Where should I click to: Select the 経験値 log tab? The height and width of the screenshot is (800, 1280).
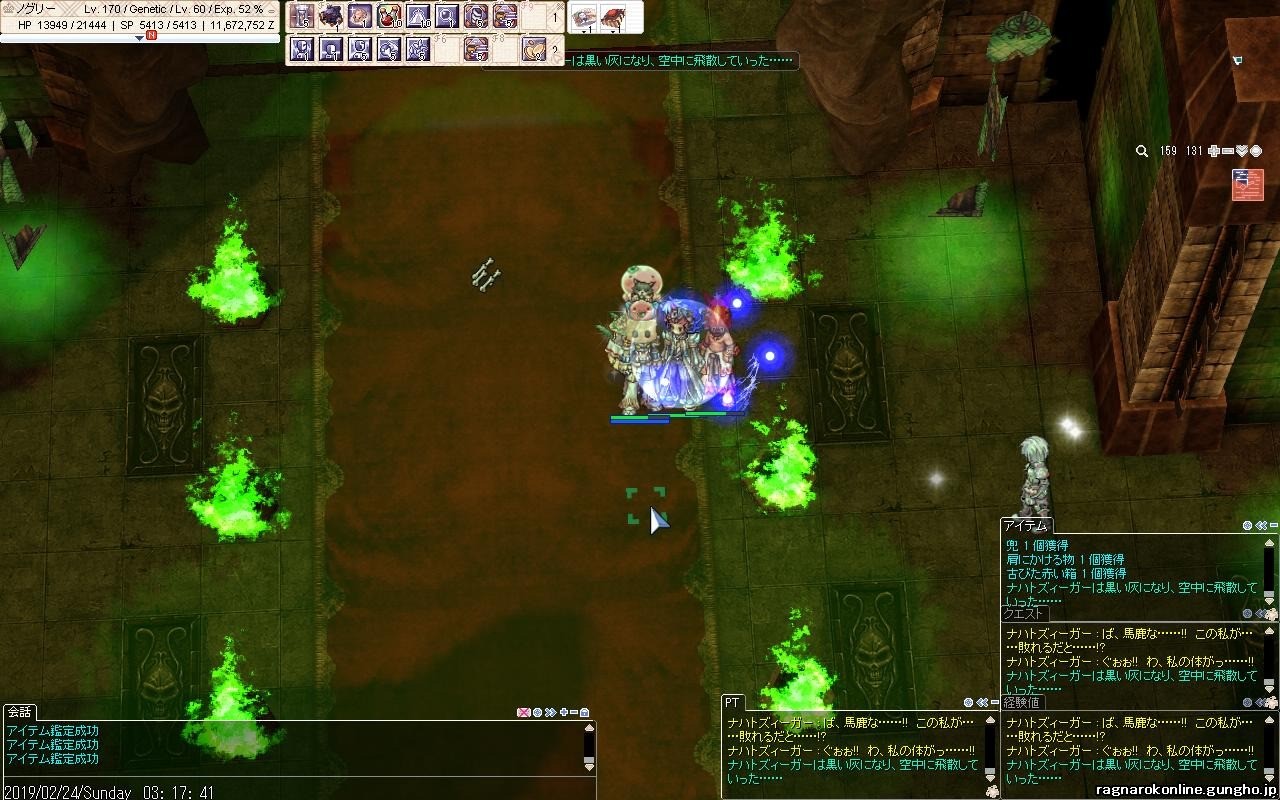pyautogui.click(x=1021, y=702)
